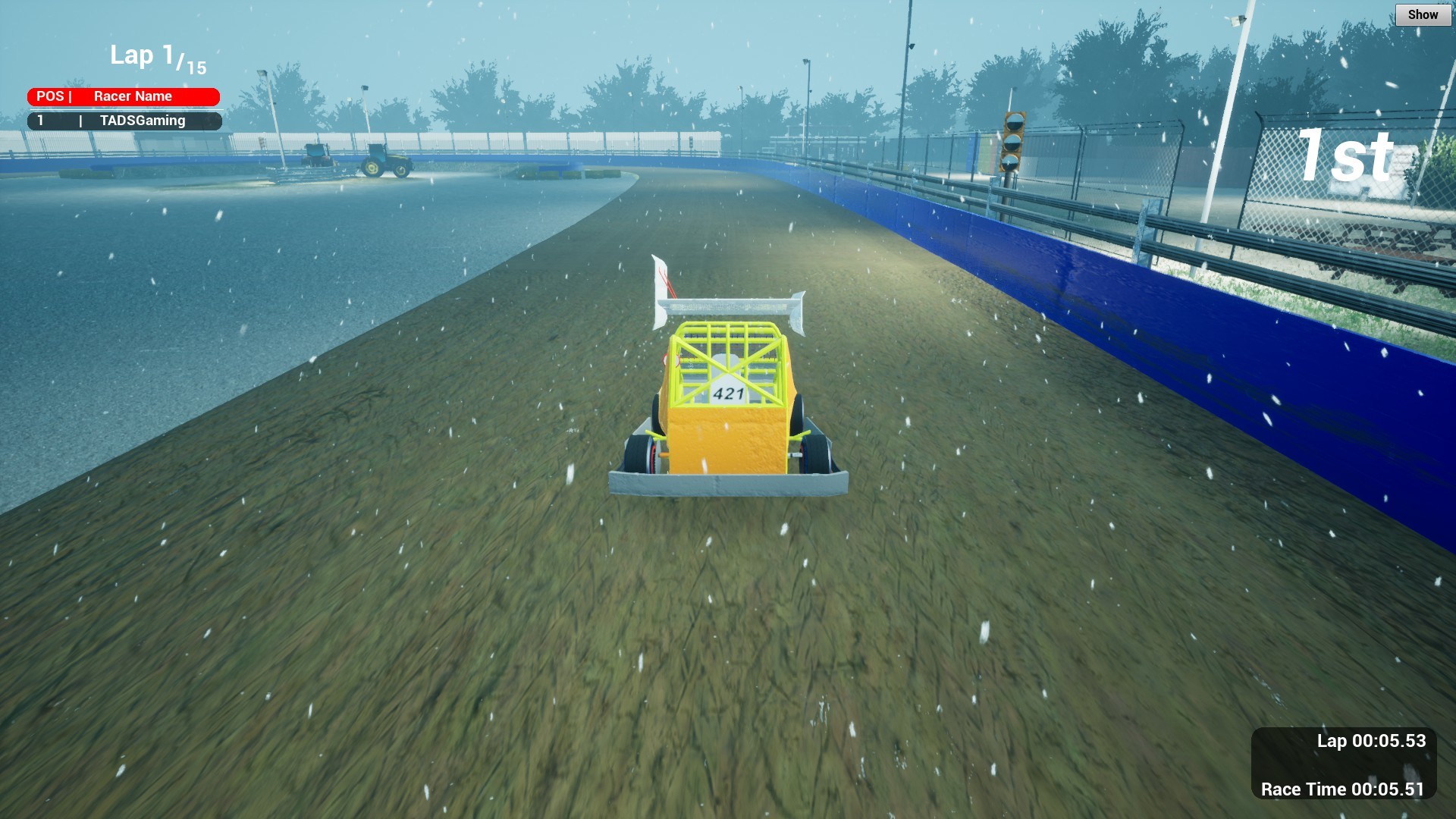This screenshot has width=1456, height=819.
Task: Select the TADSGaming racer entry
Action: (125, 121)
